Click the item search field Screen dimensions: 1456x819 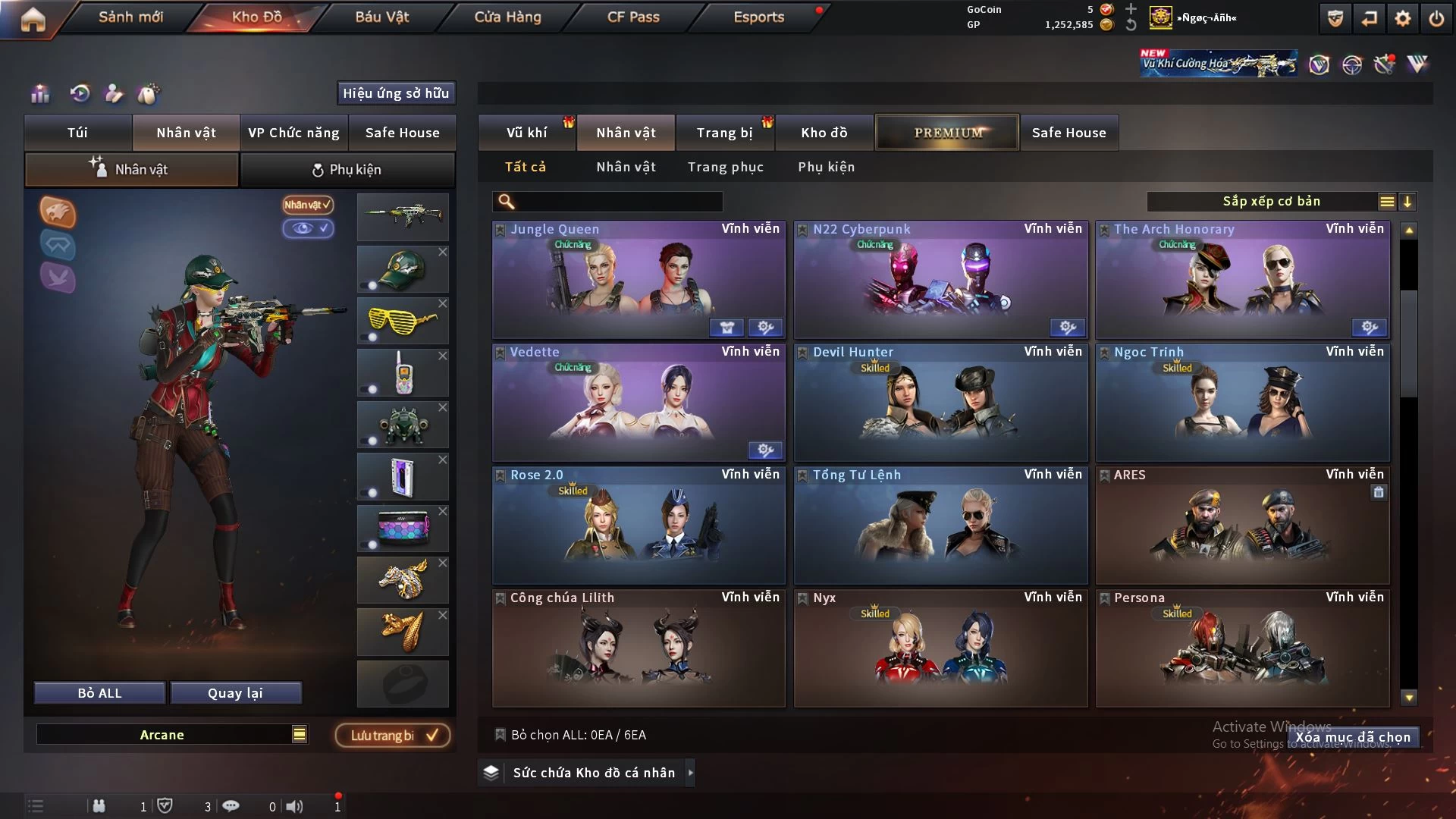click(618, 201)
